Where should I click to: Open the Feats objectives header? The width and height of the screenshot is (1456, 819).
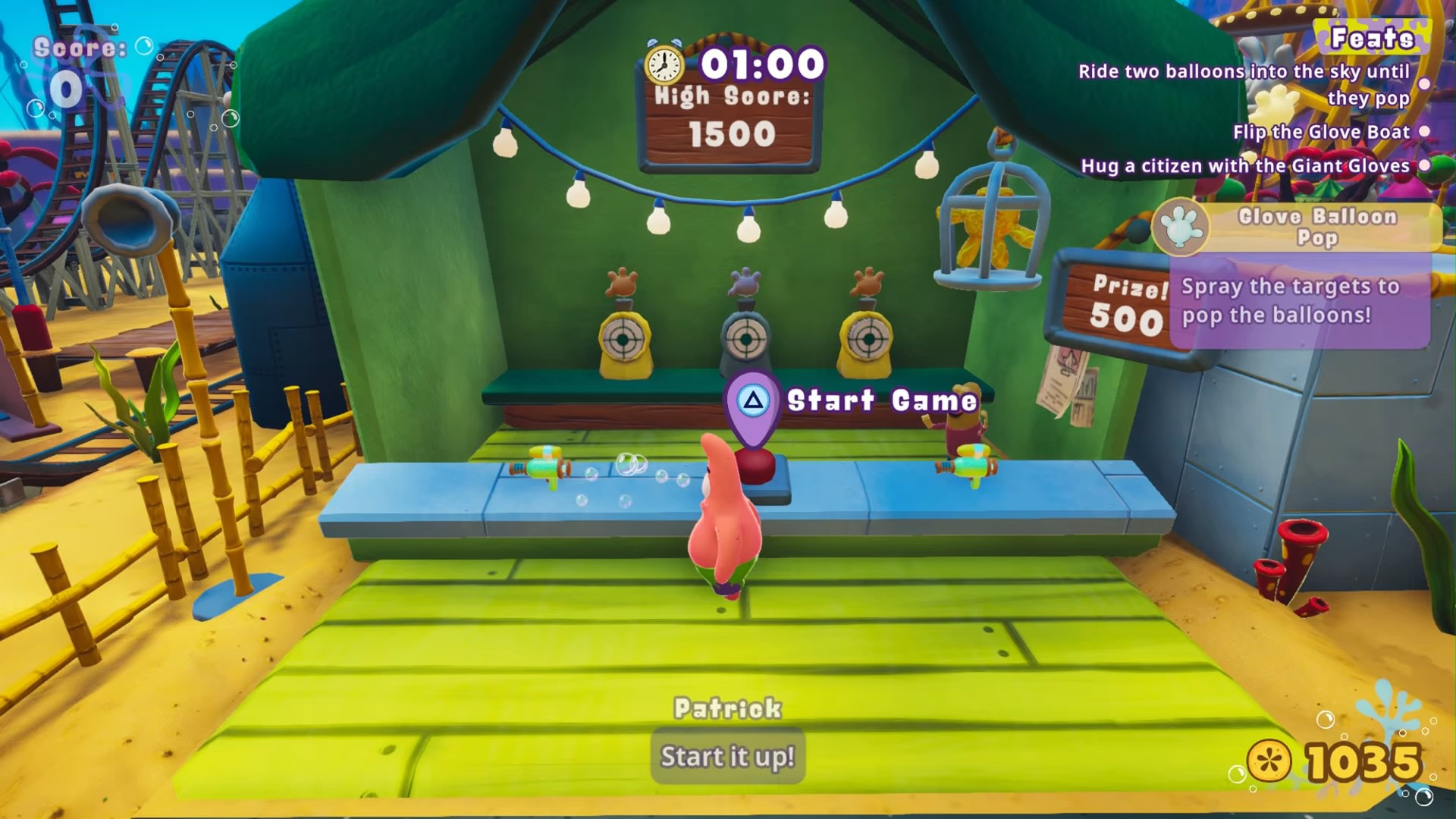[x=1372, y=38]
